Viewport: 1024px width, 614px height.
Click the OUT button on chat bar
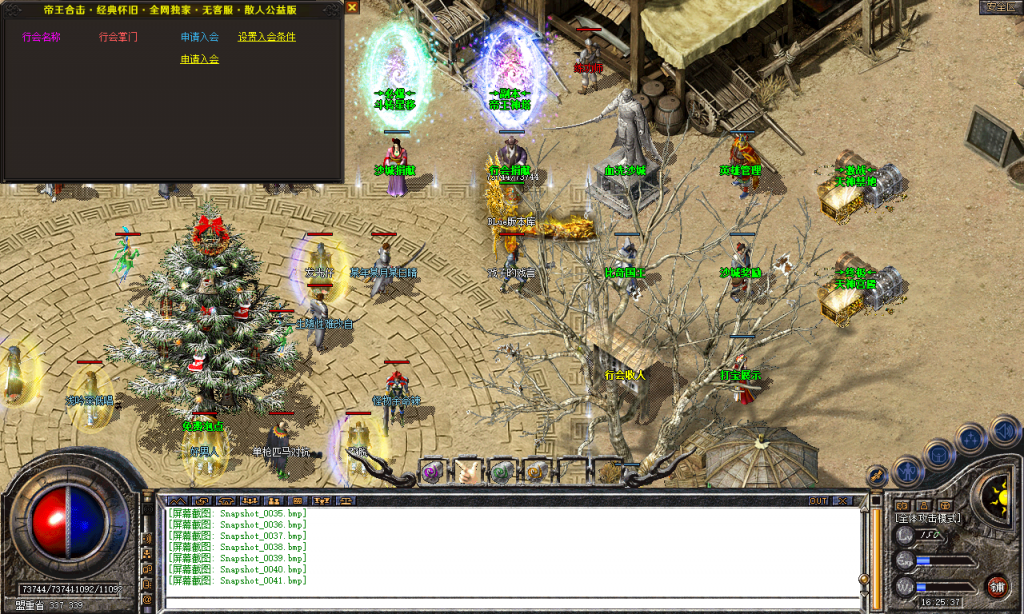click(819, 500)
